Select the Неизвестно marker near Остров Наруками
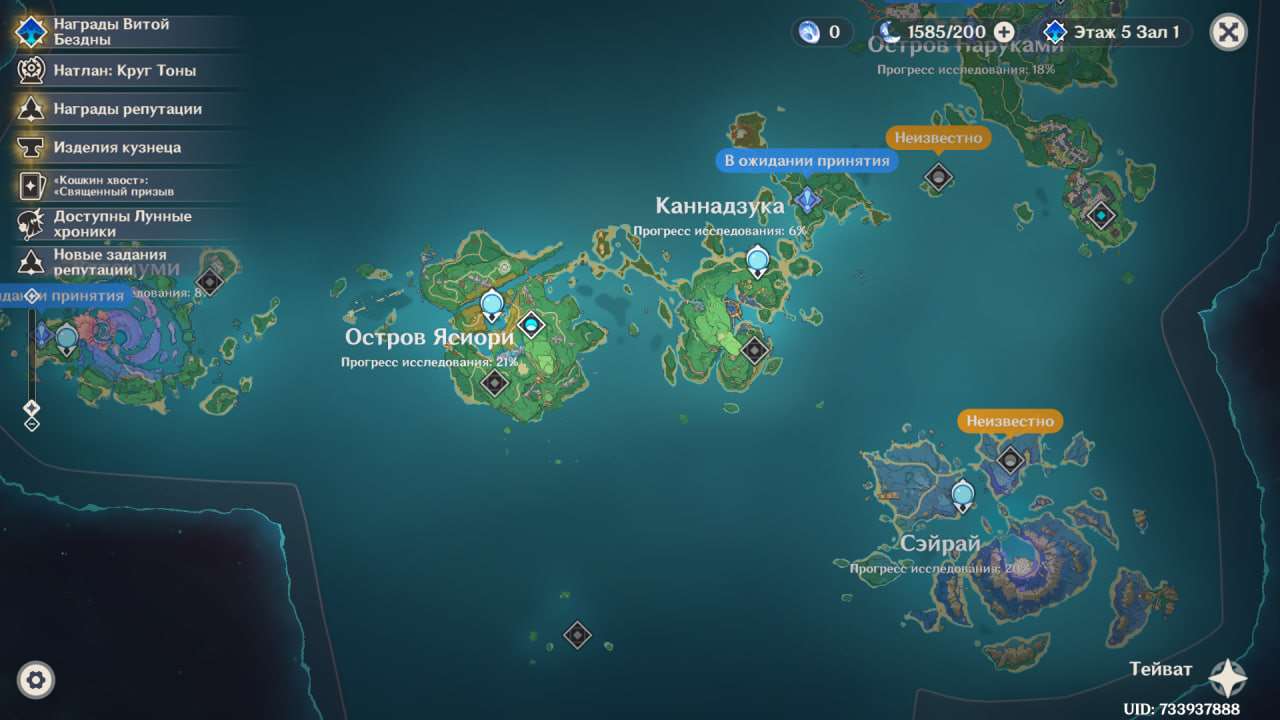This screenshot has height=720, width=1280. (937, 177)
